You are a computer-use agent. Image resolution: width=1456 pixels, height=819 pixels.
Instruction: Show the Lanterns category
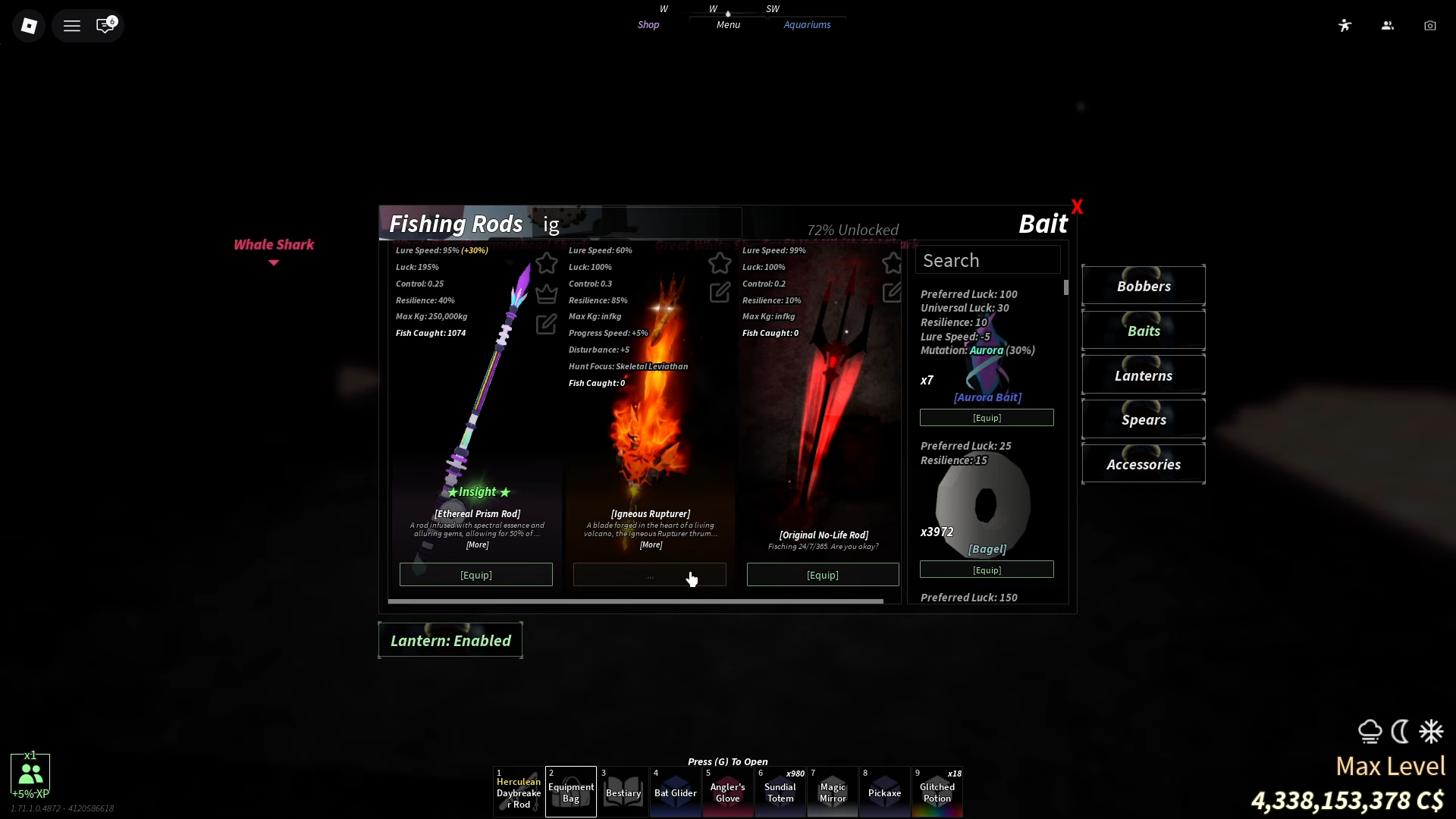[x=1143, y=375]
